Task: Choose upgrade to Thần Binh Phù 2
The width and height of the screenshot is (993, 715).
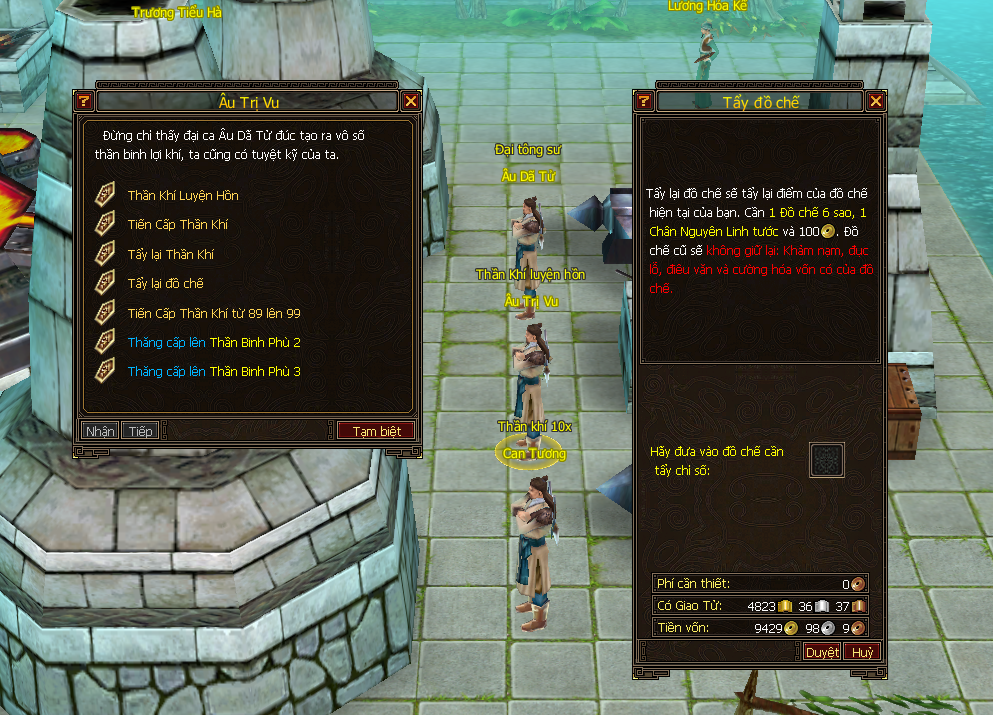Action: [x=214, y=343]
